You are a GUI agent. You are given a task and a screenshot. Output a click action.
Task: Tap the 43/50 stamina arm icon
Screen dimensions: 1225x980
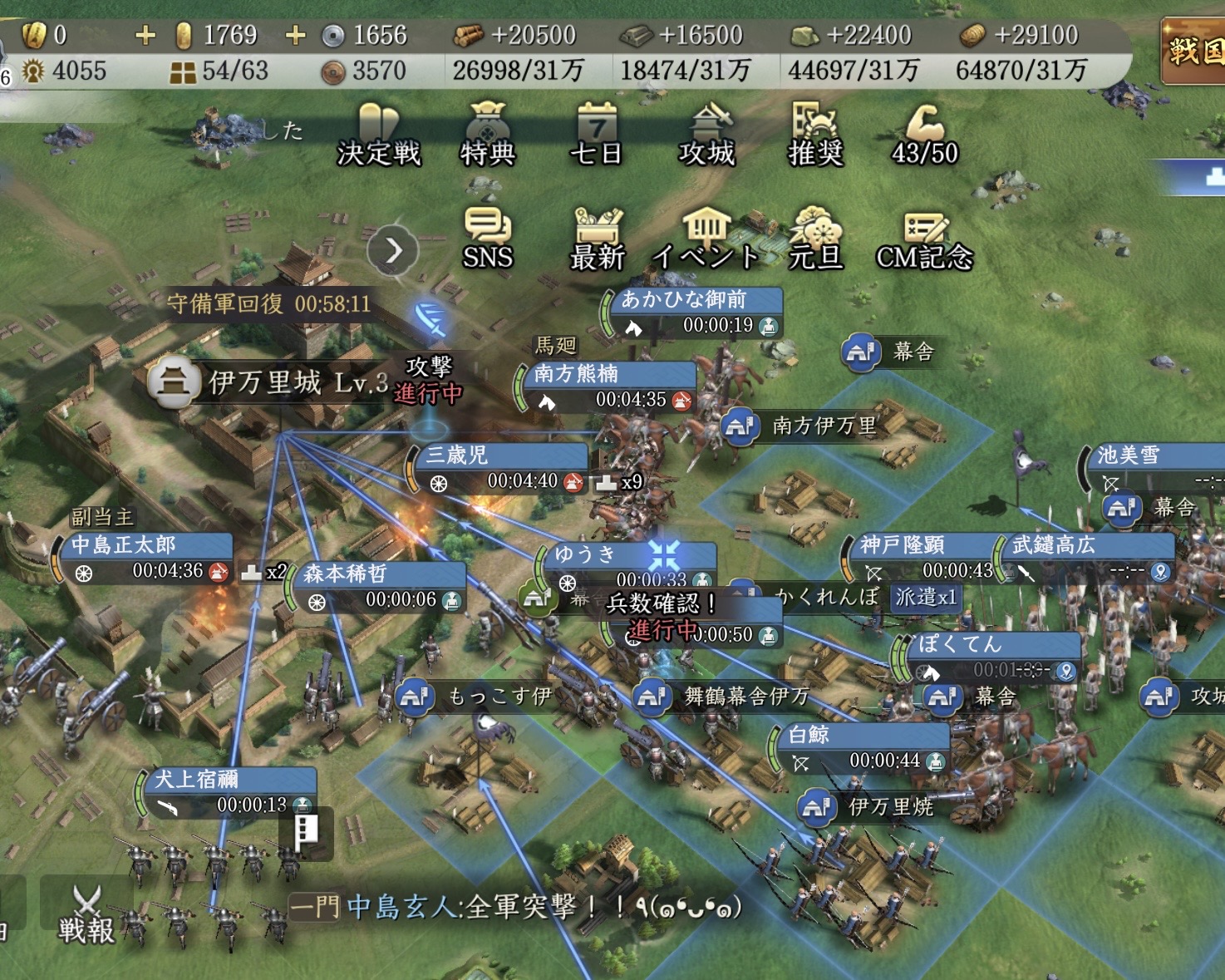click(924, 135)
